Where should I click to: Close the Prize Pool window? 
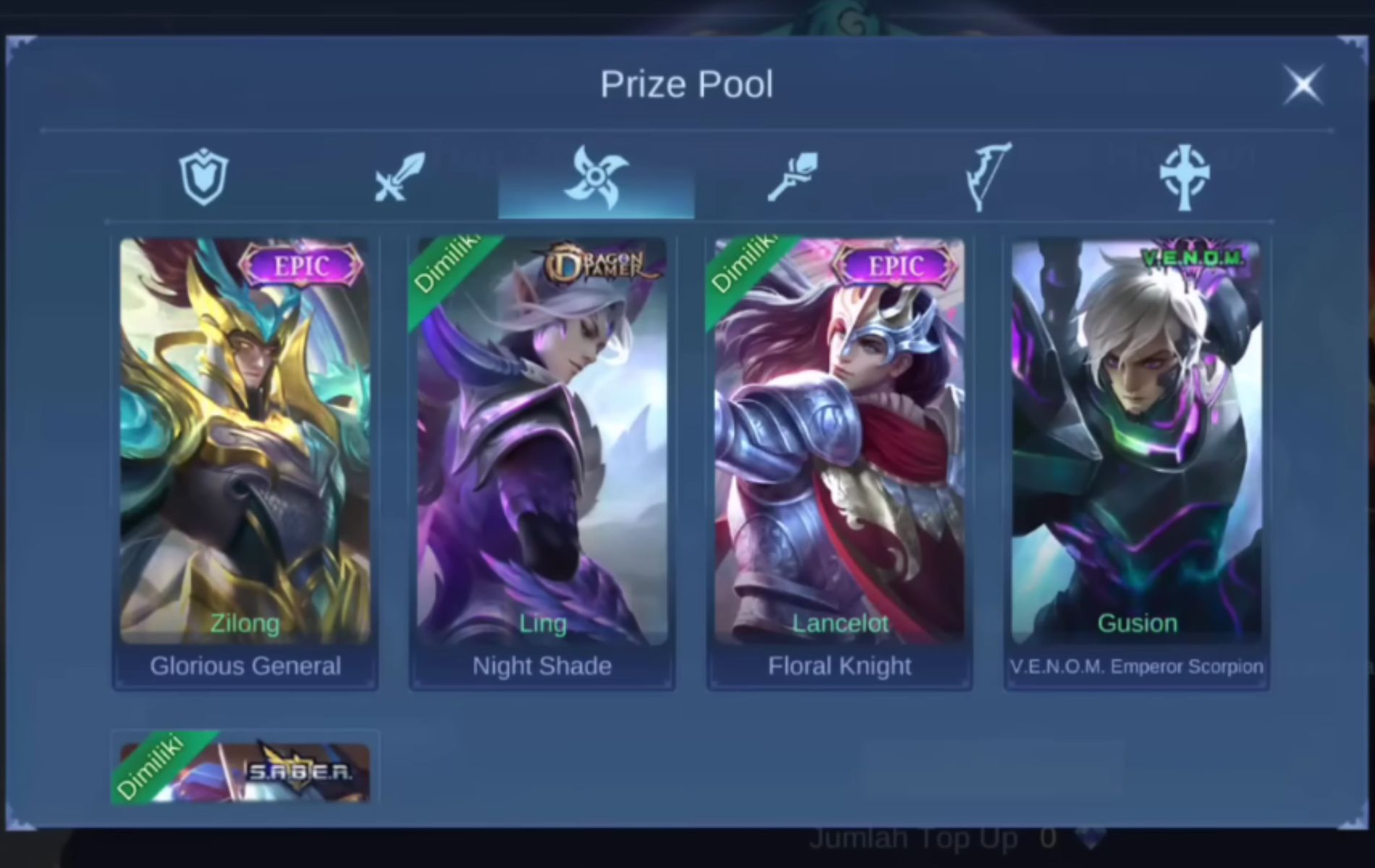coord(1303,85)
